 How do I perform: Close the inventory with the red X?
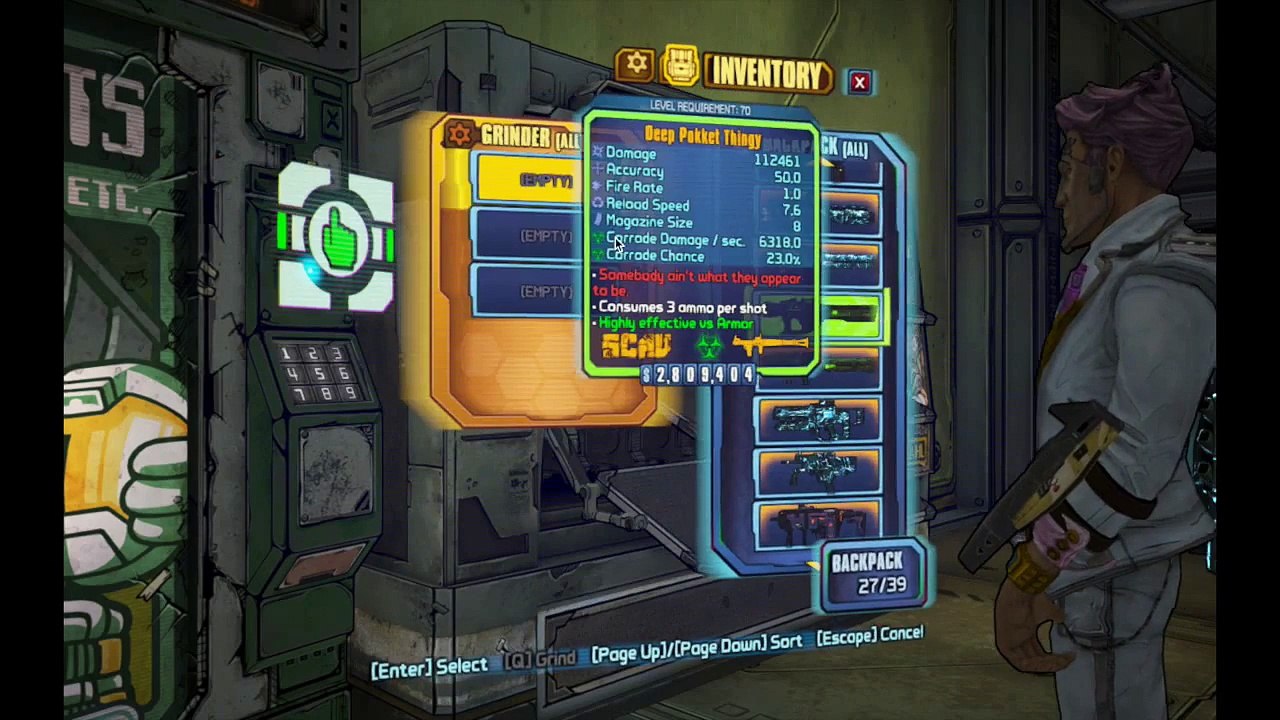click(x=859, y=83)
